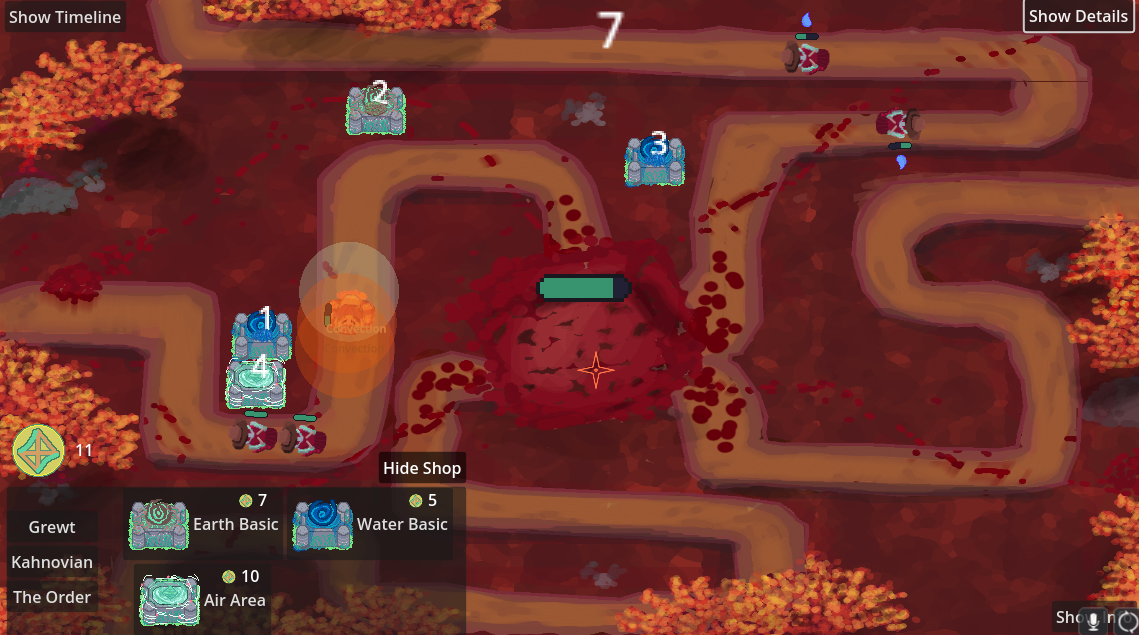Select placed tower number 3
This screenshot has height=635, width=1139.
(x=655, y=160)
